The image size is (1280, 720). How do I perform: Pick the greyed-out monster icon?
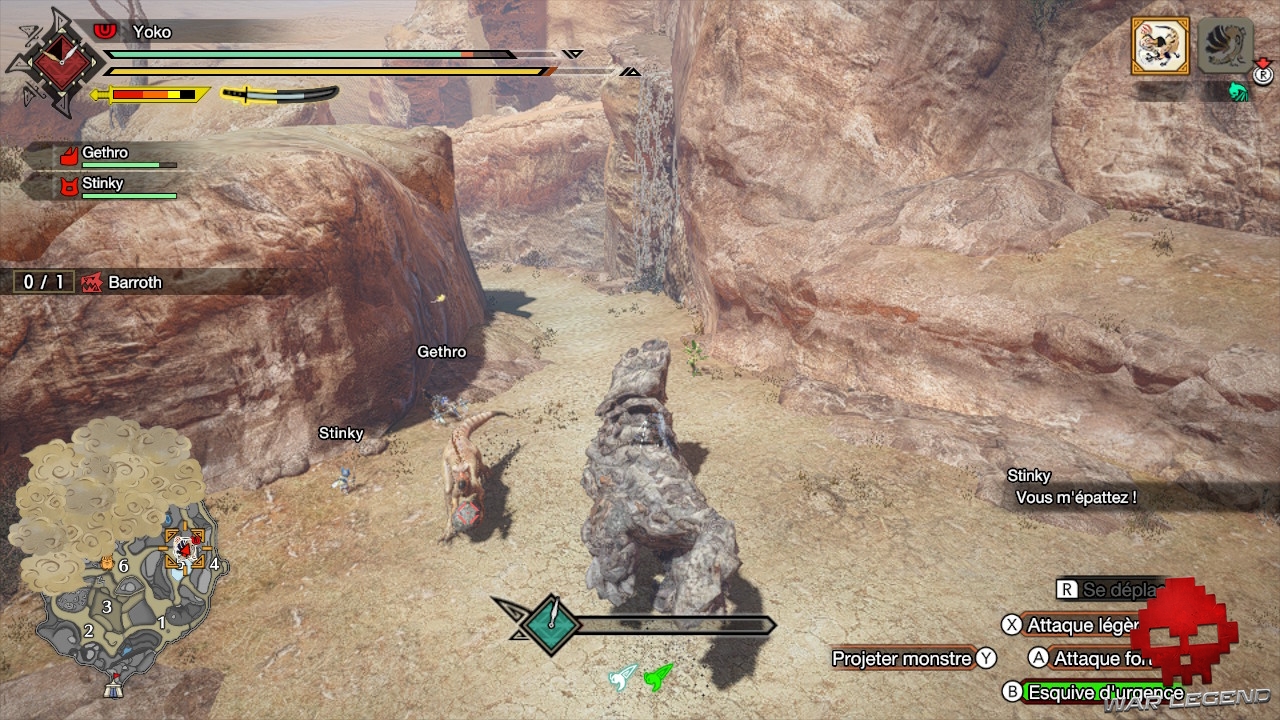point(1225,46)
